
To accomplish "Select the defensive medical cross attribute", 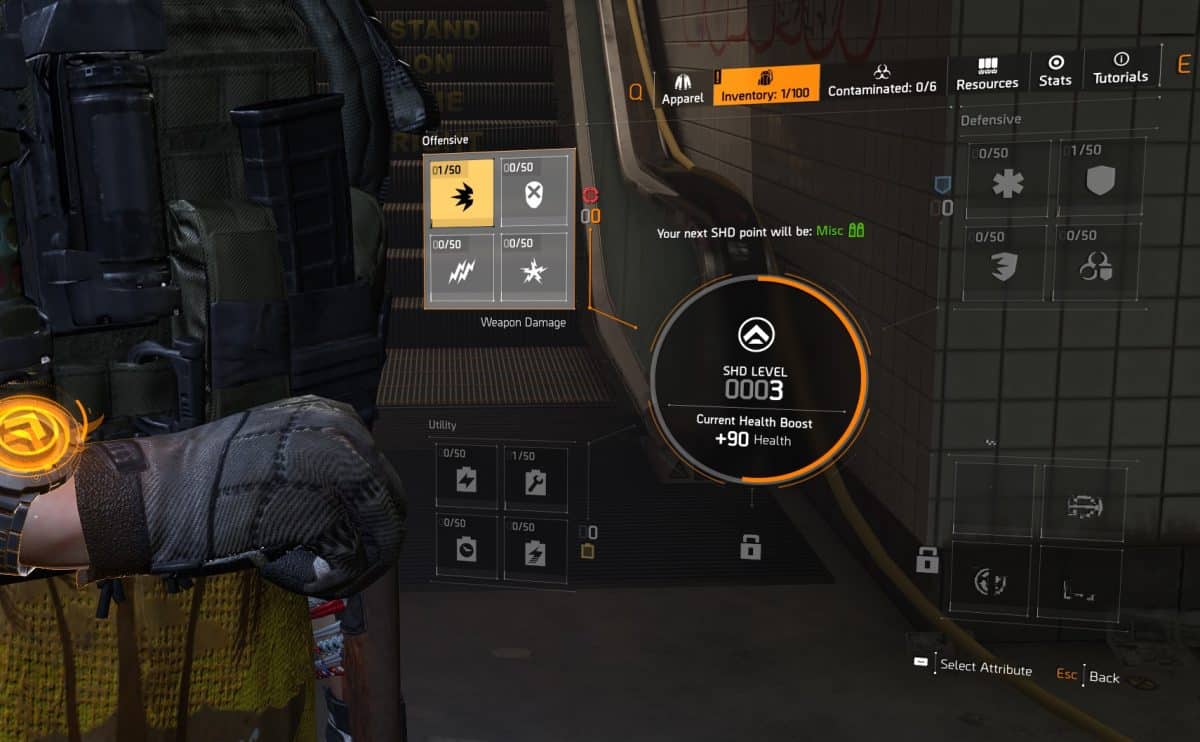I will tap(1008, 180).
